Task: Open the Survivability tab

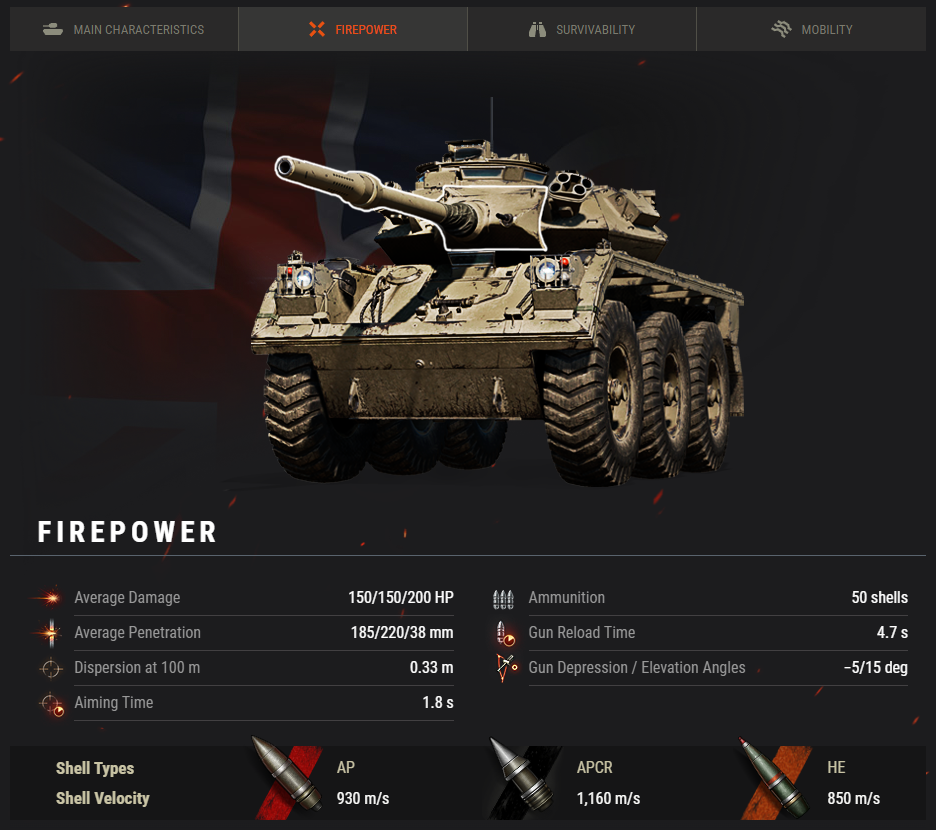Action: [x=582, y=29]
